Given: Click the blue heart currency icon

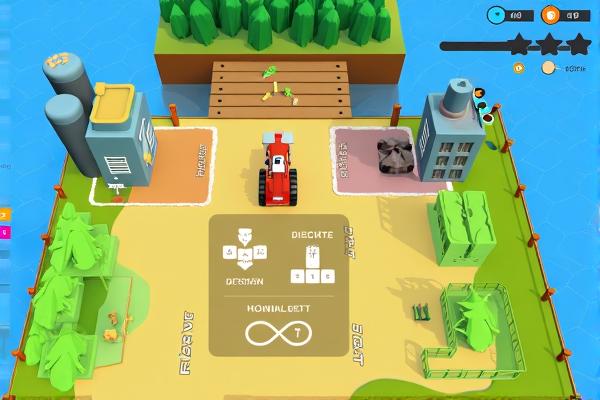Looking at the screenshot, I should [497, 15].
